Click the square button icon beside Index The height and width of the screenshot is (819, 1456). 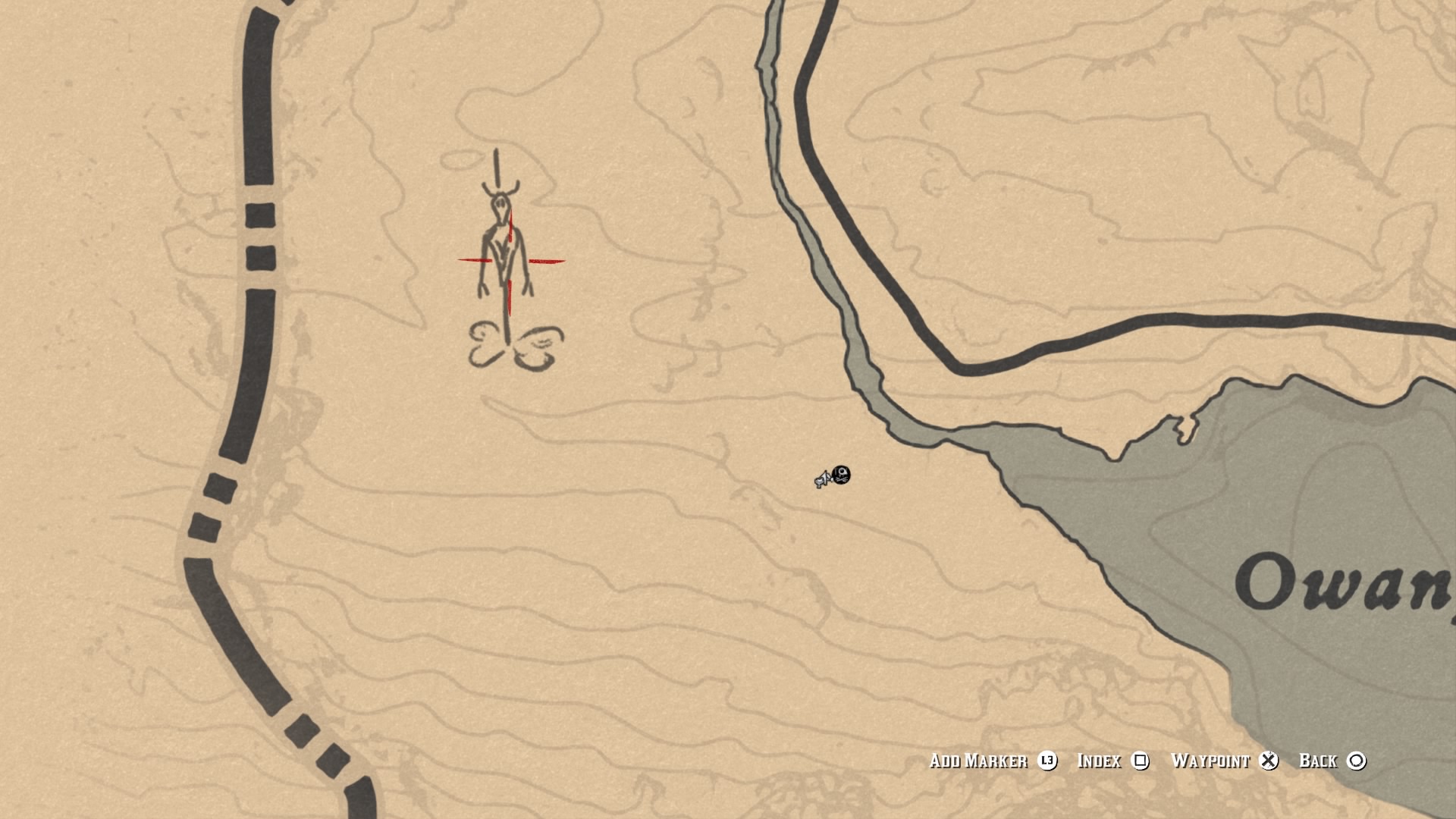coord(1140,761)
